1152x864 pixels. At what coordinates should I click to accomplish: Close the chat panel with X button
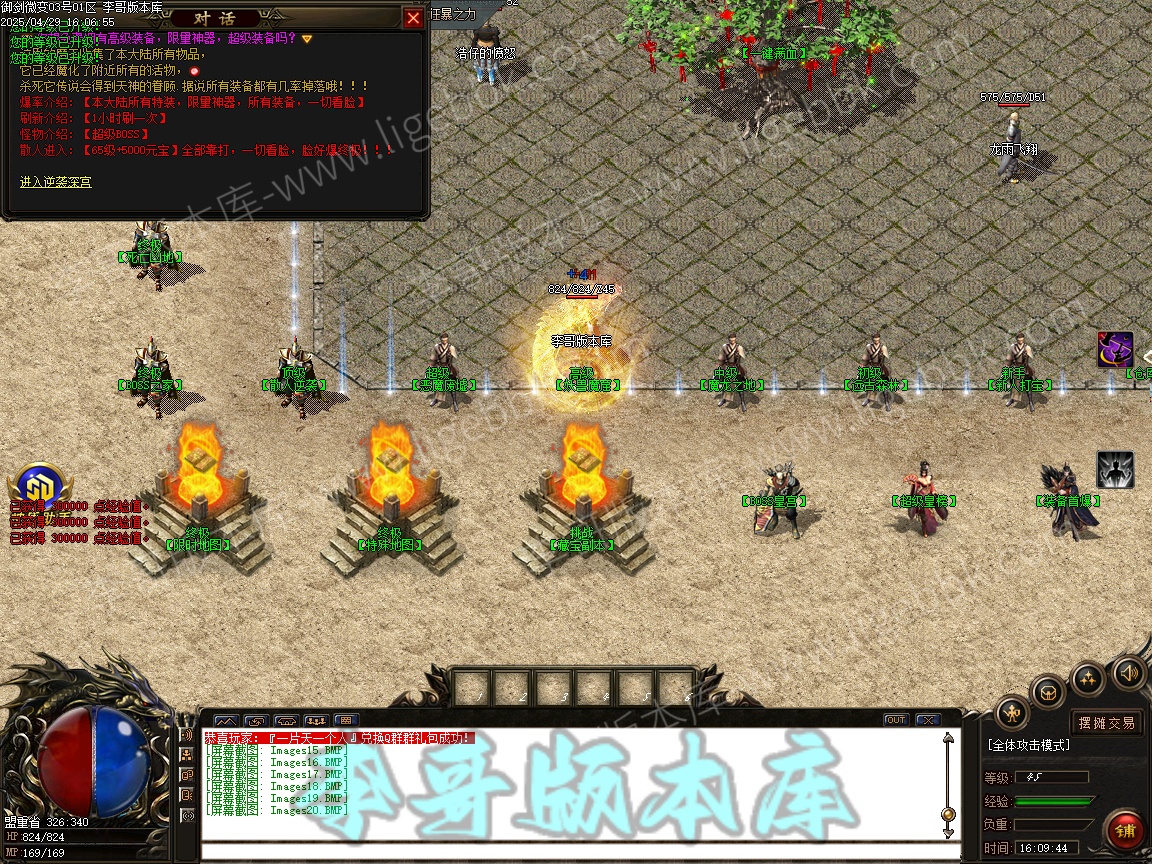(927, 720)
